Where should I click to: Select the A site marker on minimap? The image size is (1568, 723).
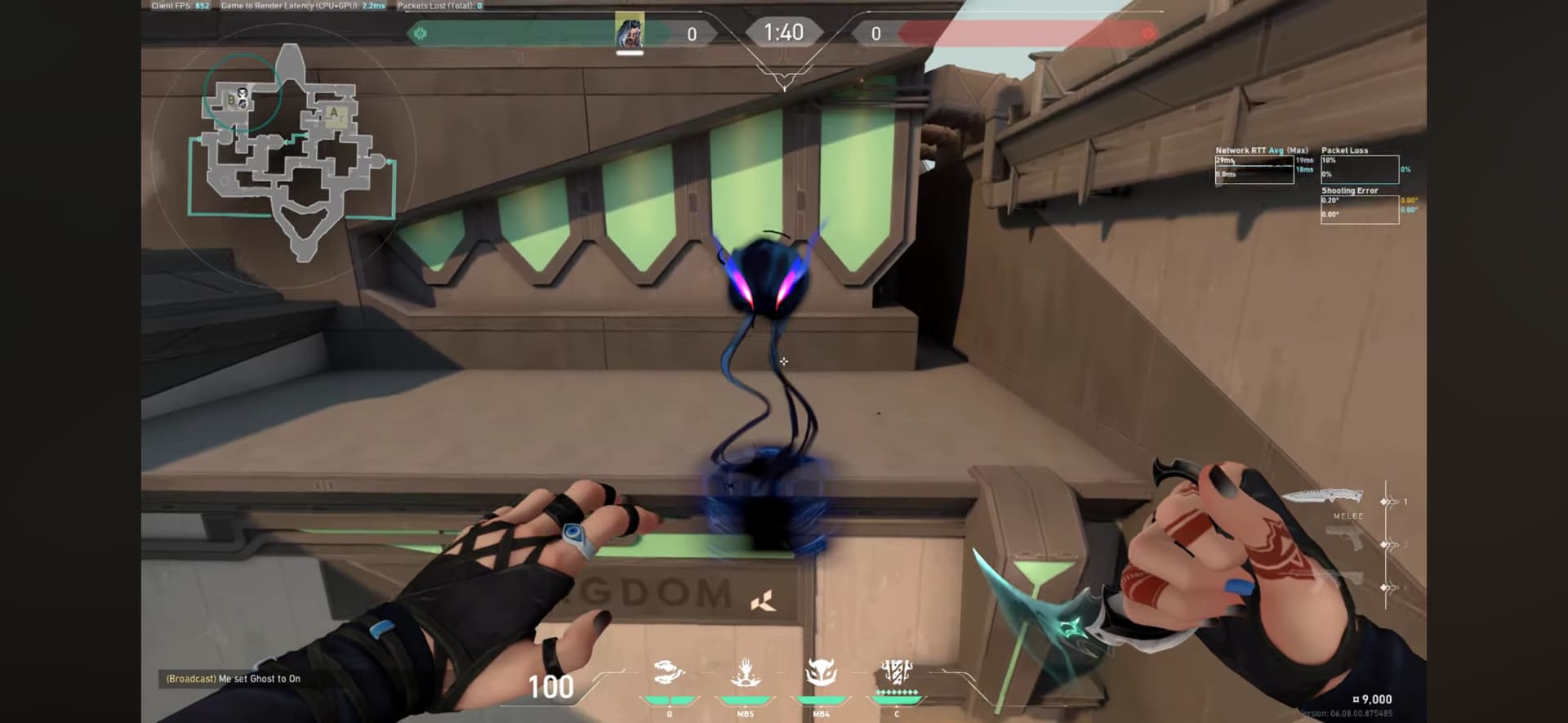pos(333,114)
